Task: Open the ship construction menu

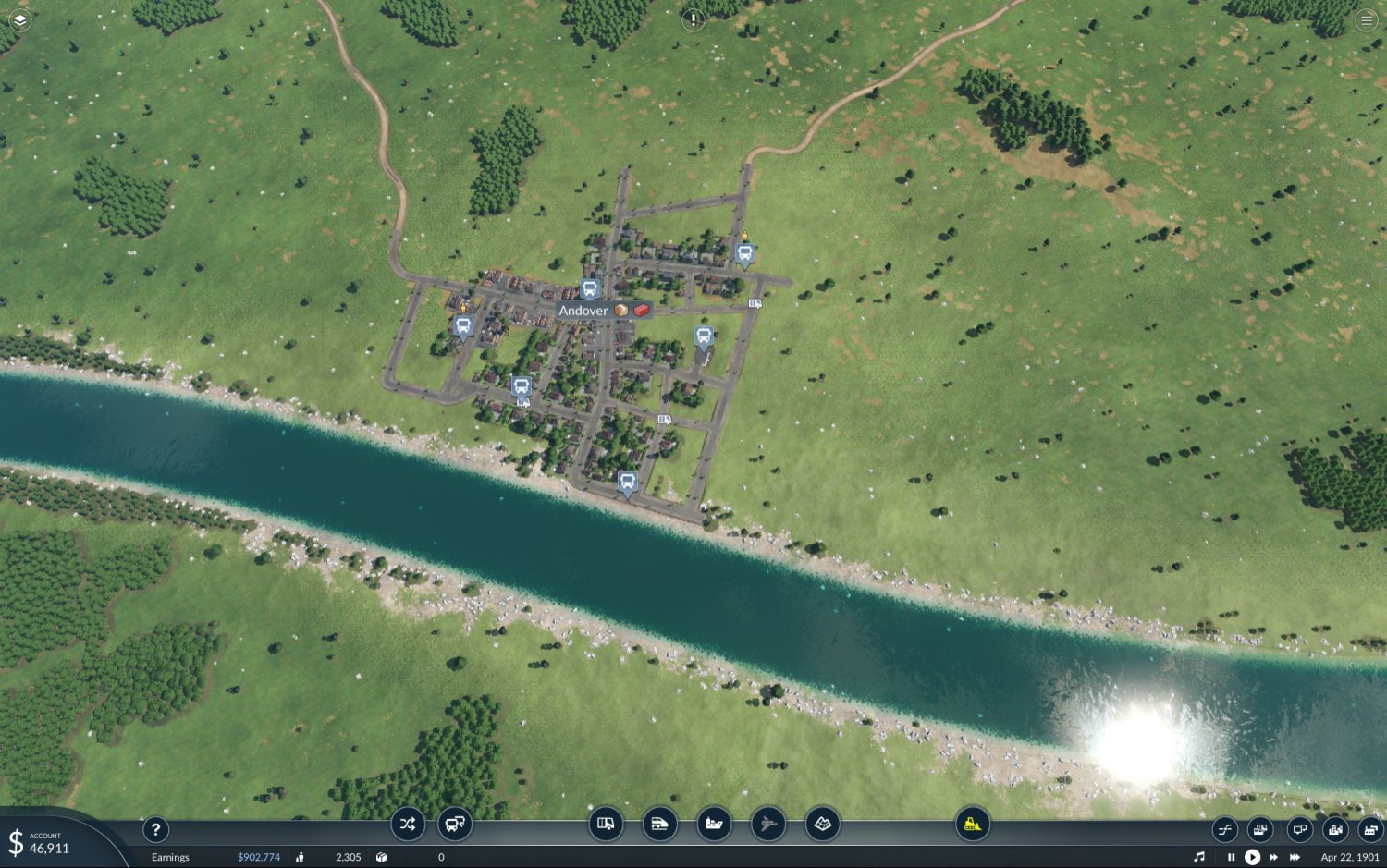Action: pyautogui.click(x=714, y=824)
